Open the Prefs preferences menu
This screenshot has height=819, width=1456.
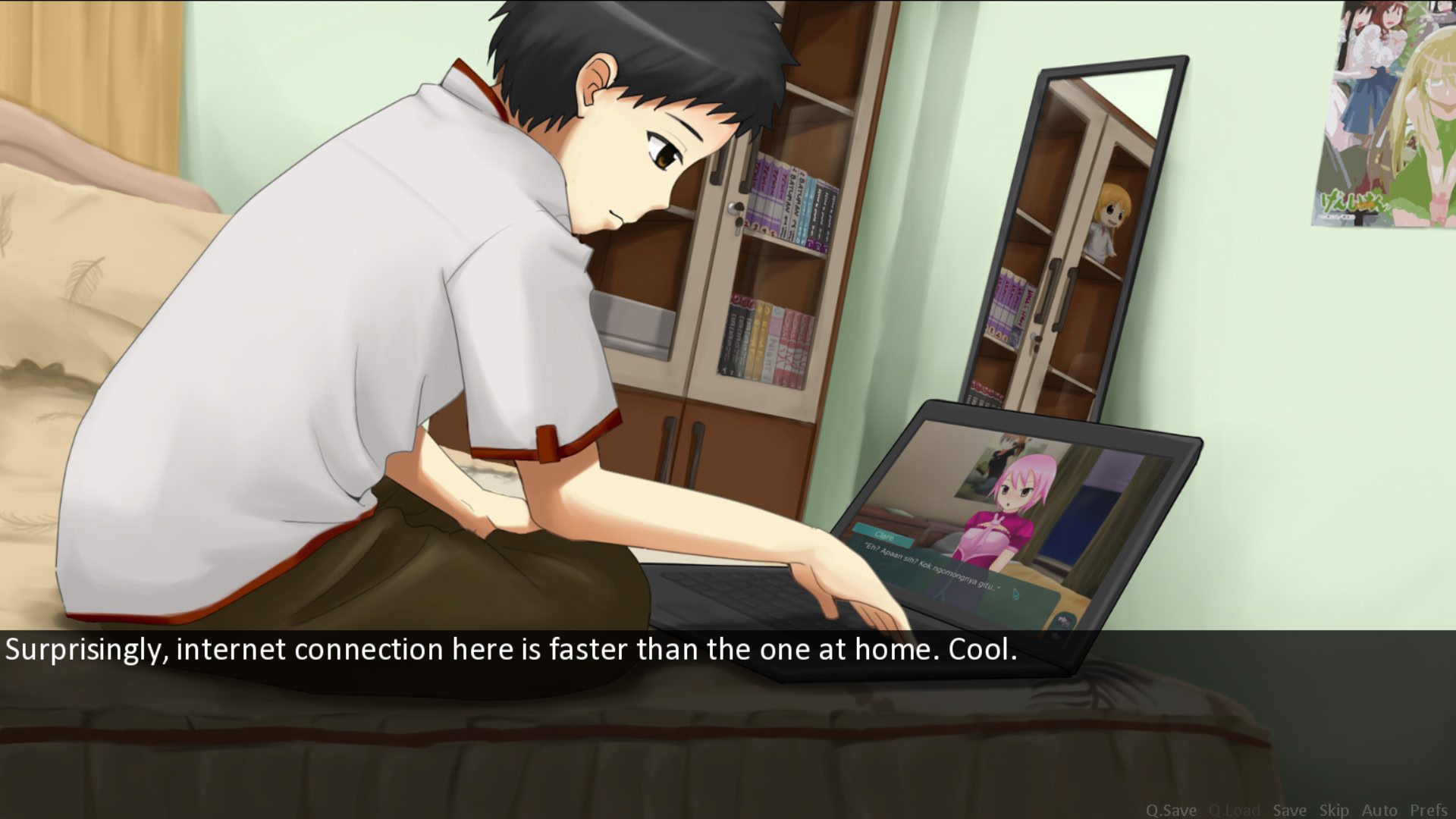pyautogui.click(x=1429, y=810)
